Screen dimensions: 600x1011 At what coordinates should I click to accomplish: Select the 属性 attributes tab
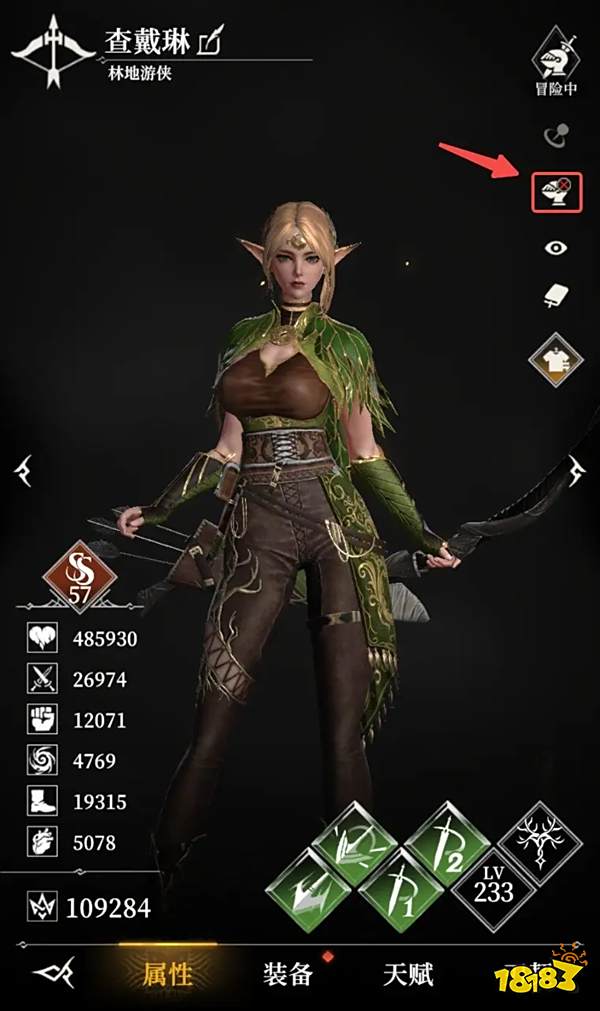click(166, 973)
